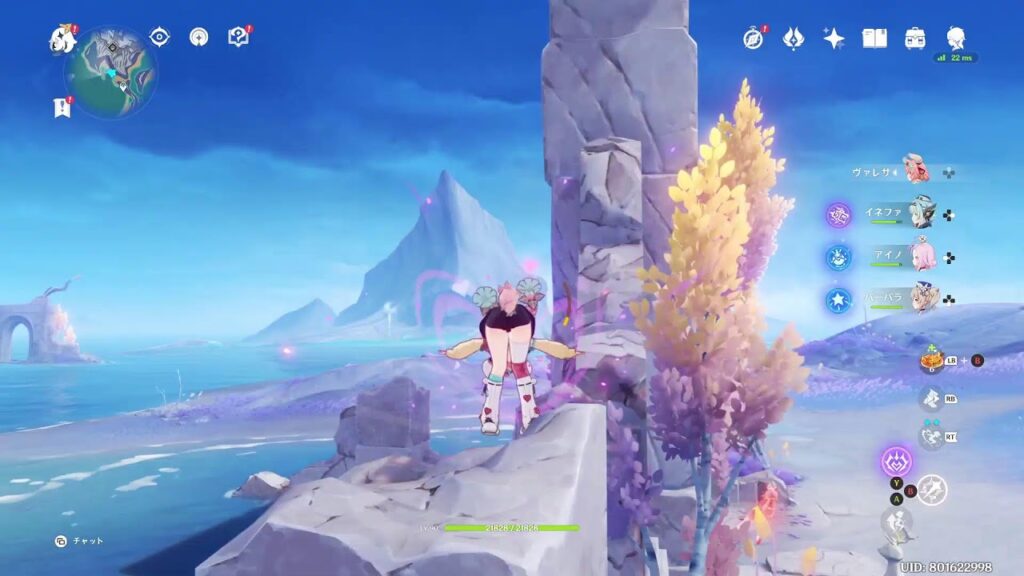
Task: Open the adventurer handbook book icon
Action: pyautogui.click(x=875, y=38)
